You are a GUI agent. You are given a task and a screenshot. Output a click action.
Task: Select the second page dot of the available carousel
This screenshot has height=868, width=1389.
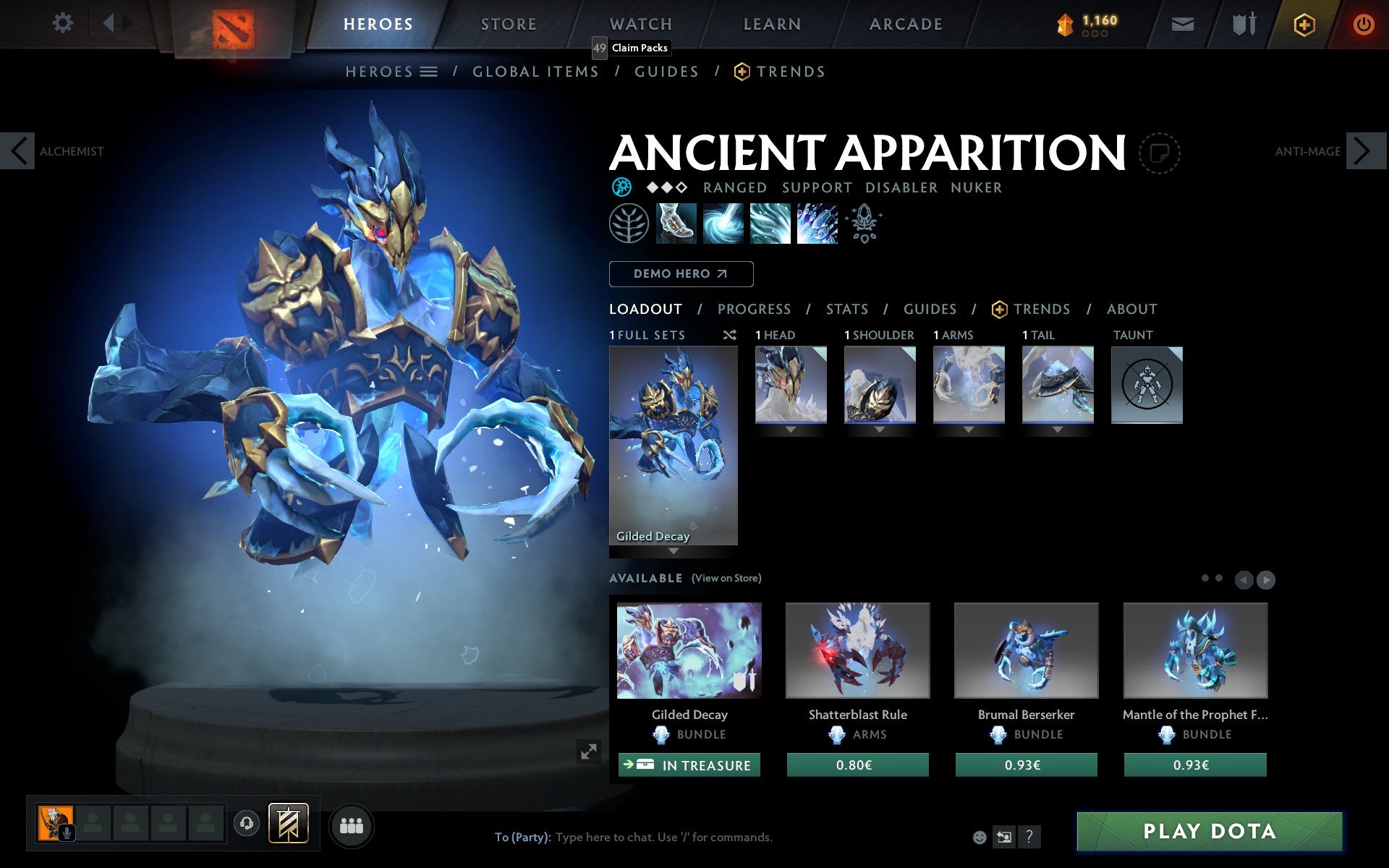point(1219,578)
